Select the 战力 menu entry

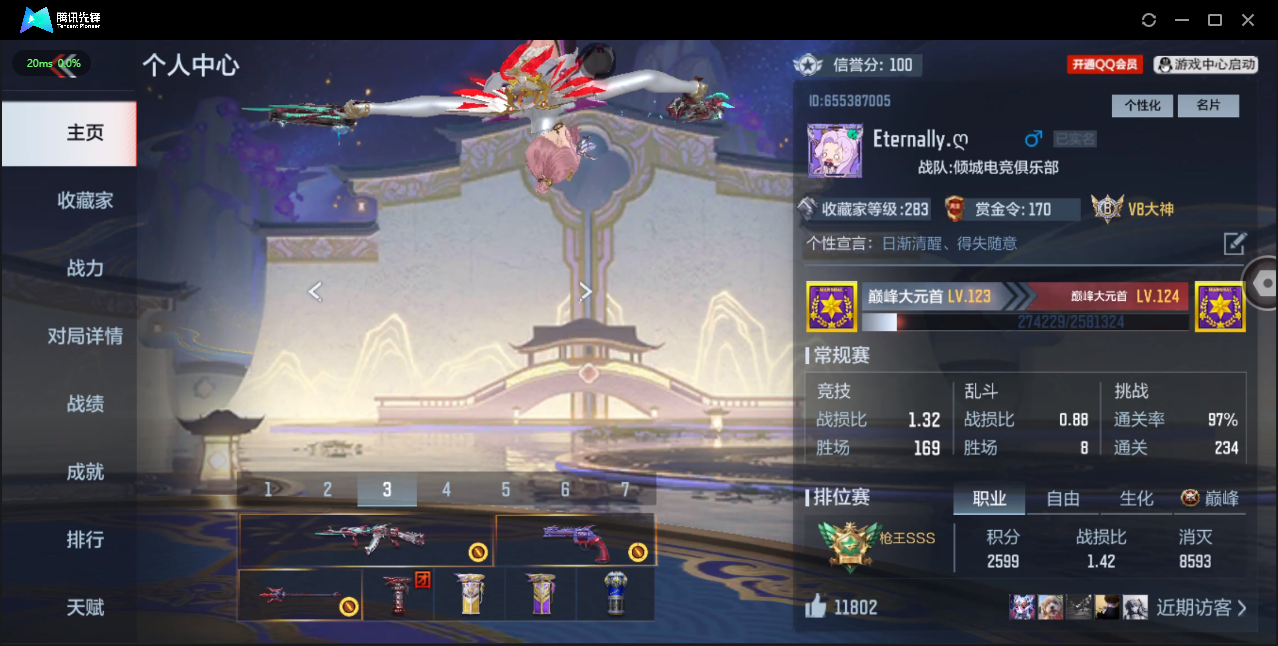tap(85, 268)
